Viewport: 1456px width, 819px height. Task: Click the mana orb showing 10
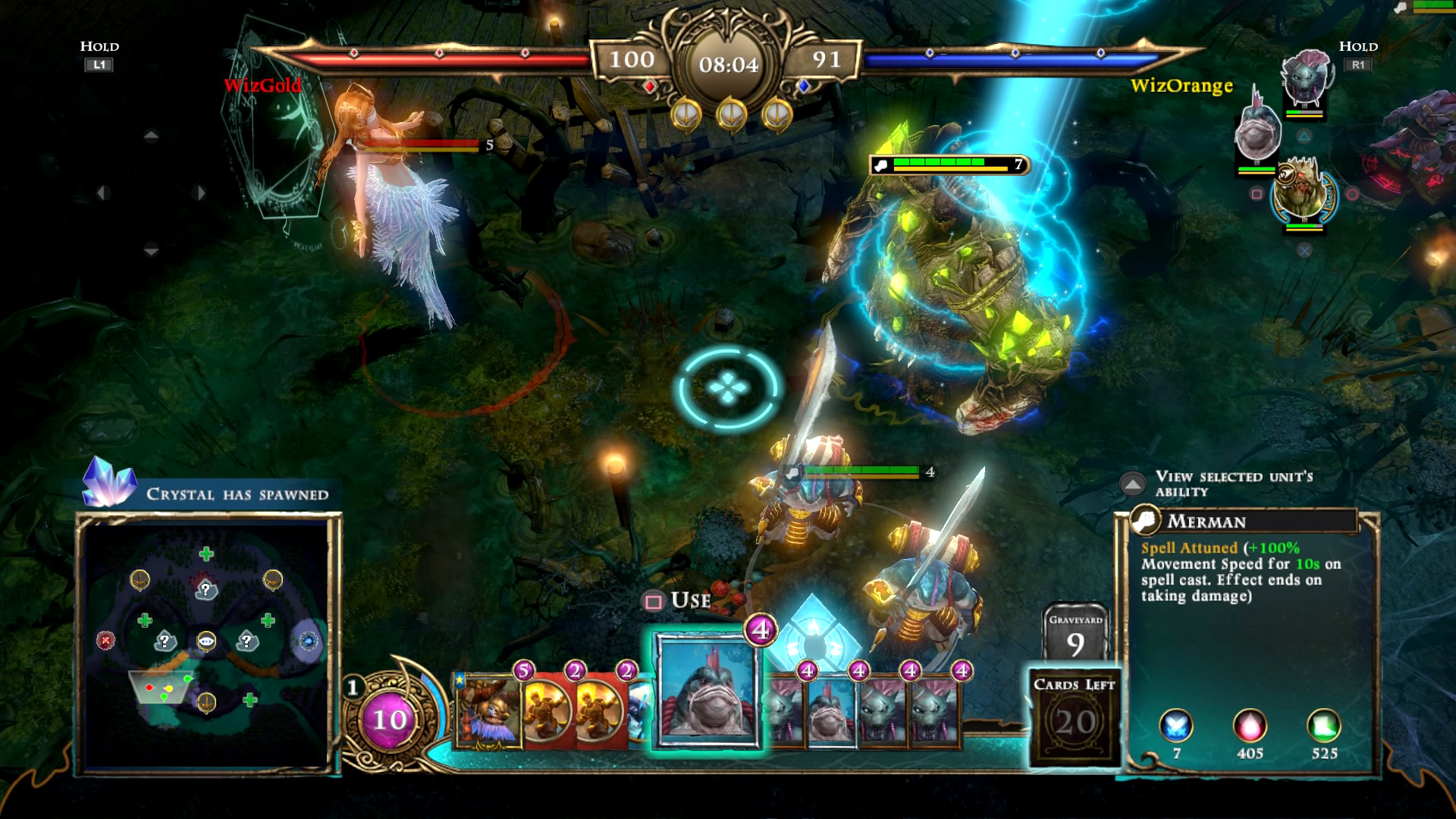[389, 719]
